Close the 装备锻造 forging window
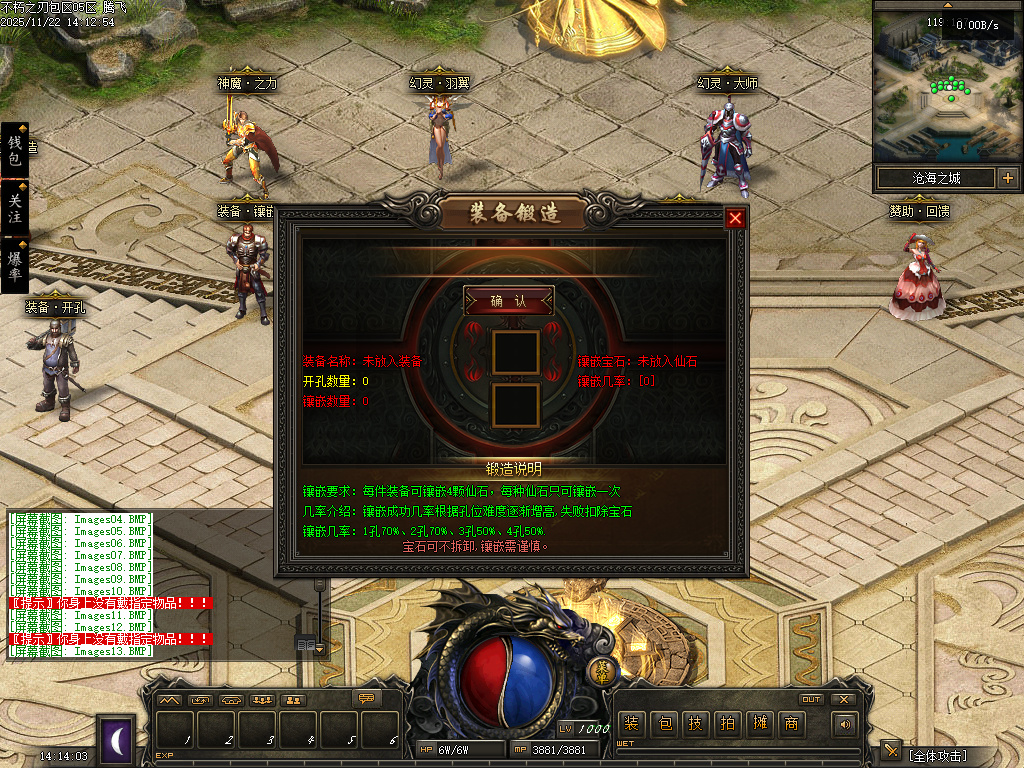Image resolution: width=1024 pixels, height=768 pixels. click(735, 218)
